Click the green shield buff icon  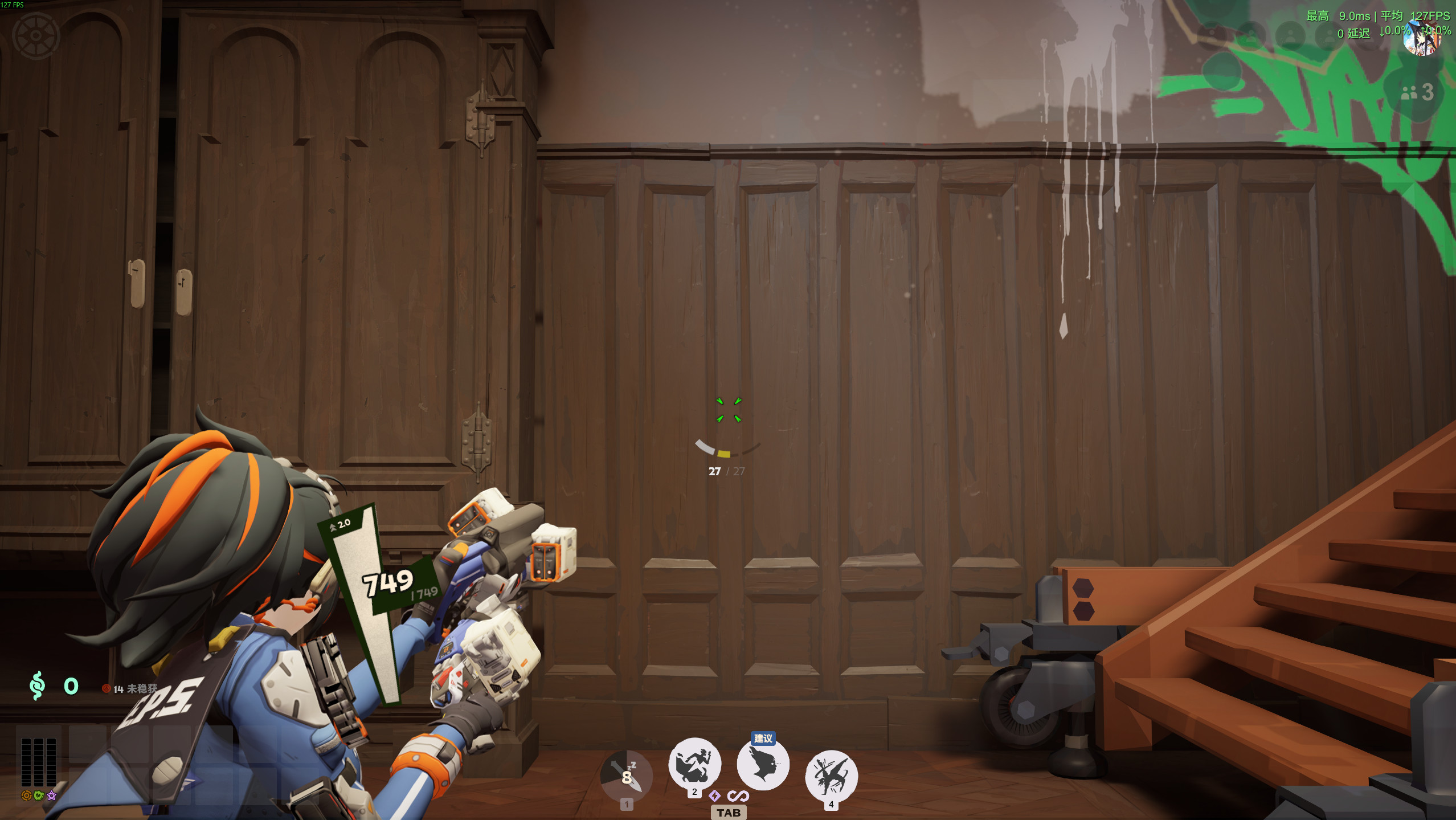click(39, 795)
